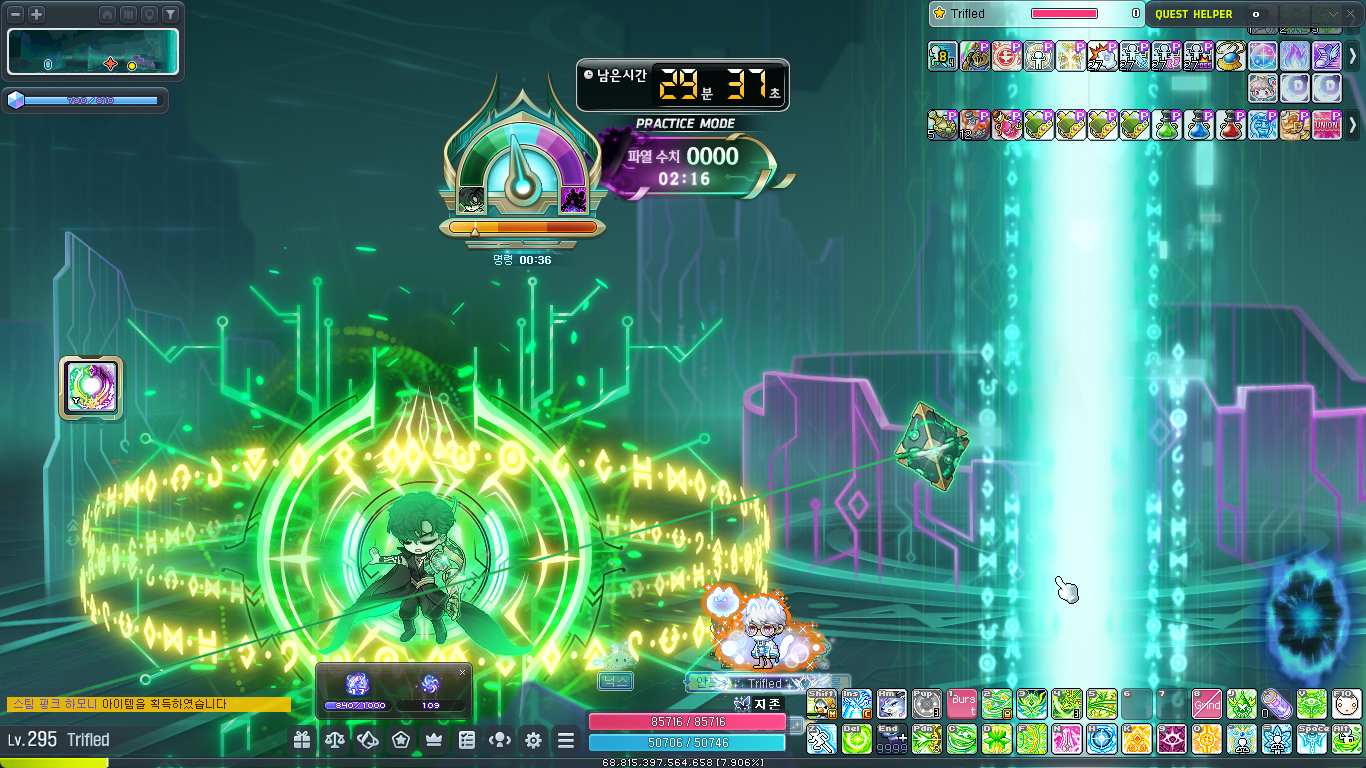Open the gift box menu icon
The width and height of the screenshot is (1366, 768).
click(x=302, y=740)
